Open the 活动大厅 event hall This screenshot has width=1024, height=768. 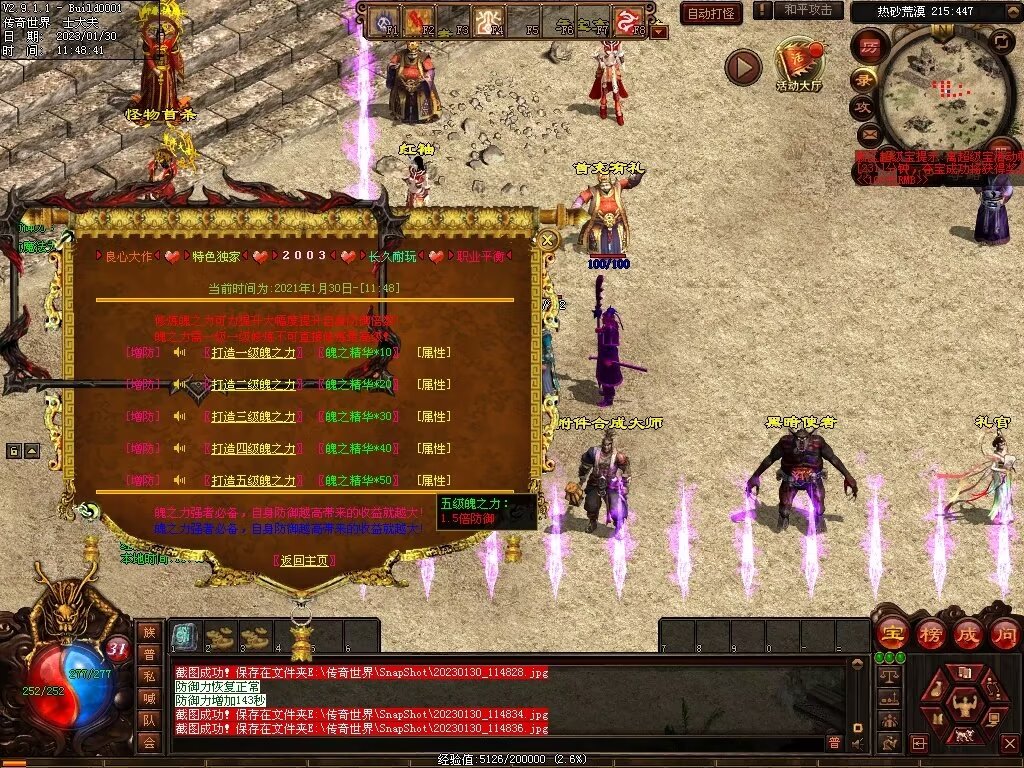[798, 65]
